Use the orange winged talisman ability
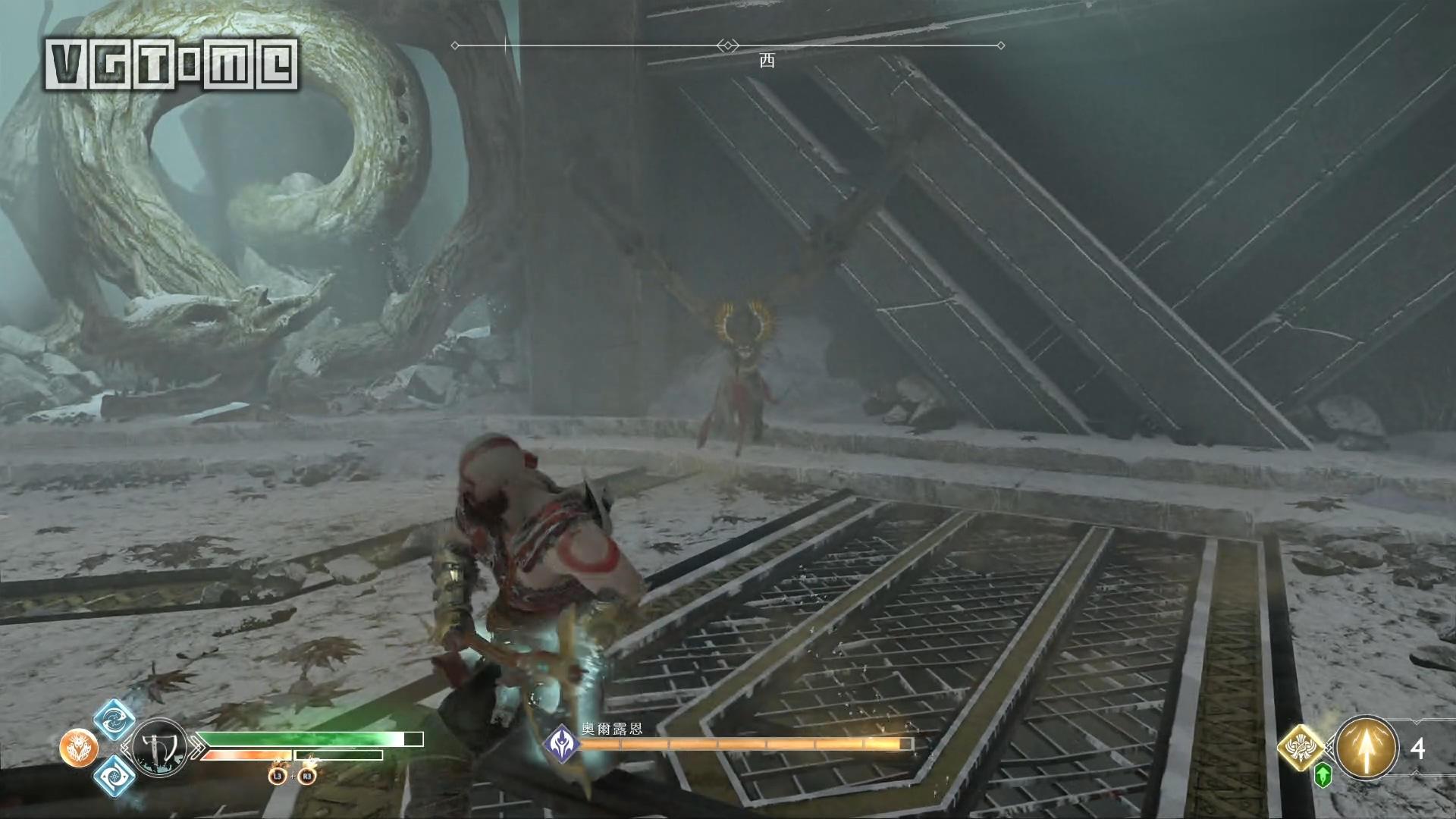The height and width of the screenshot is (819, 1456). [78, 748]
